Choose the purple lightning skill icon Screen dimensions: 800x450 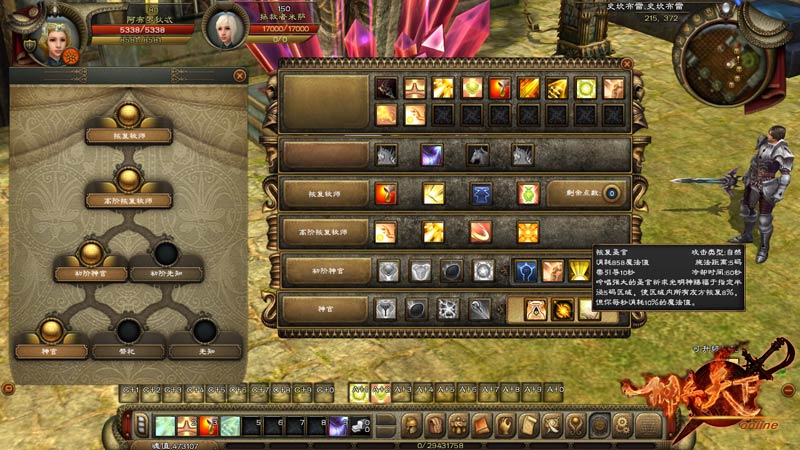point(433,155)
